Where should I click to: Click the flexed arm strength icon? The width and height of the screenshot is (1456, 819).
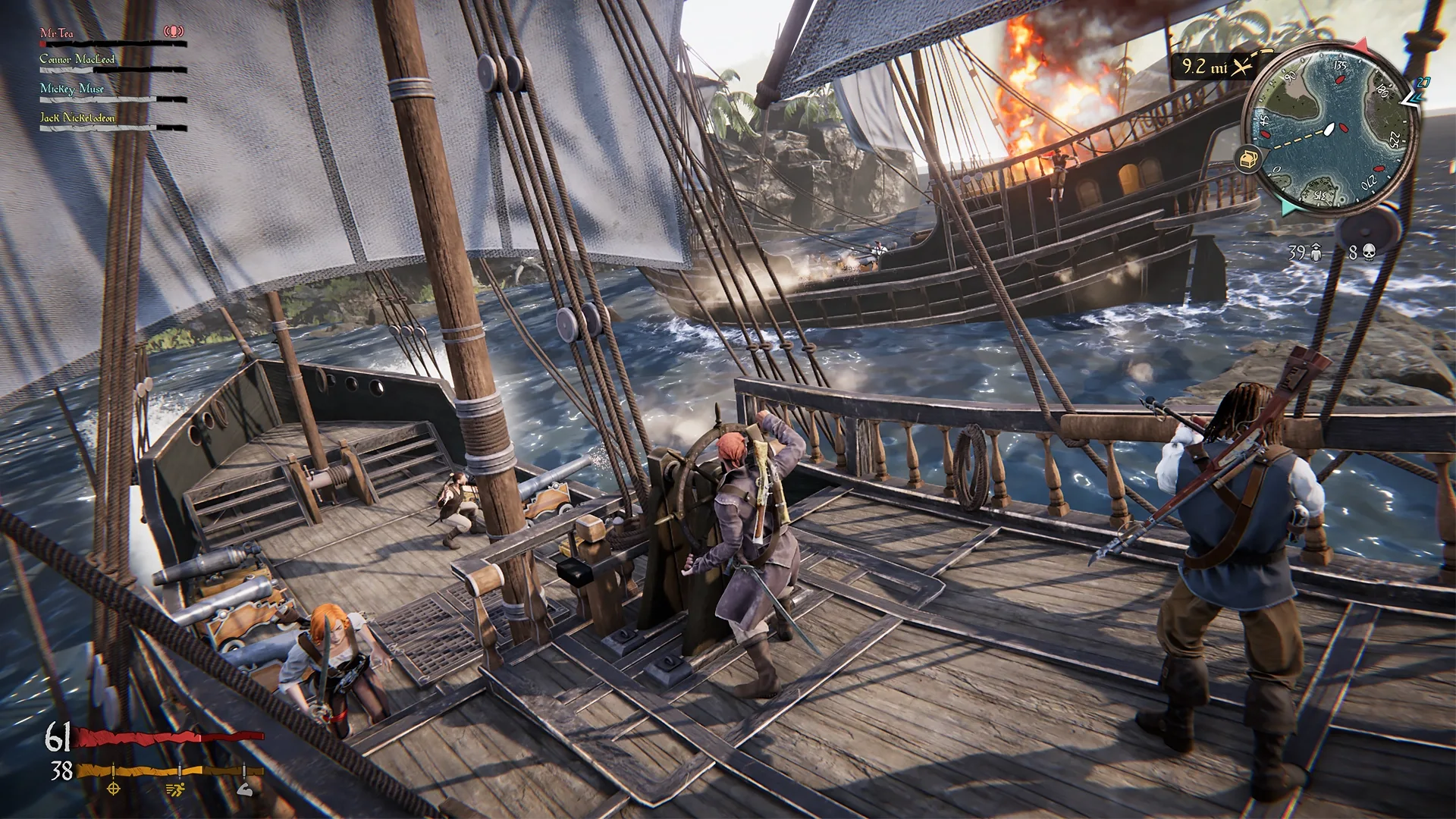[x=244, y=789]
